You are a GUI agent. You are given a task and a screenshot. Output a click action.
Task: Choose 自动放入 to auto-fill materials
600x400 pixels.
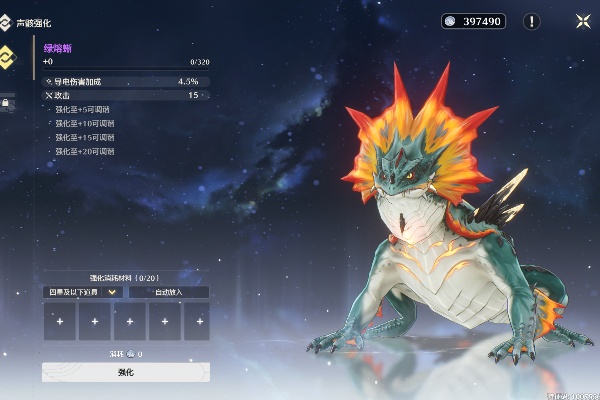pyautogui.click(x=168, y=292)
